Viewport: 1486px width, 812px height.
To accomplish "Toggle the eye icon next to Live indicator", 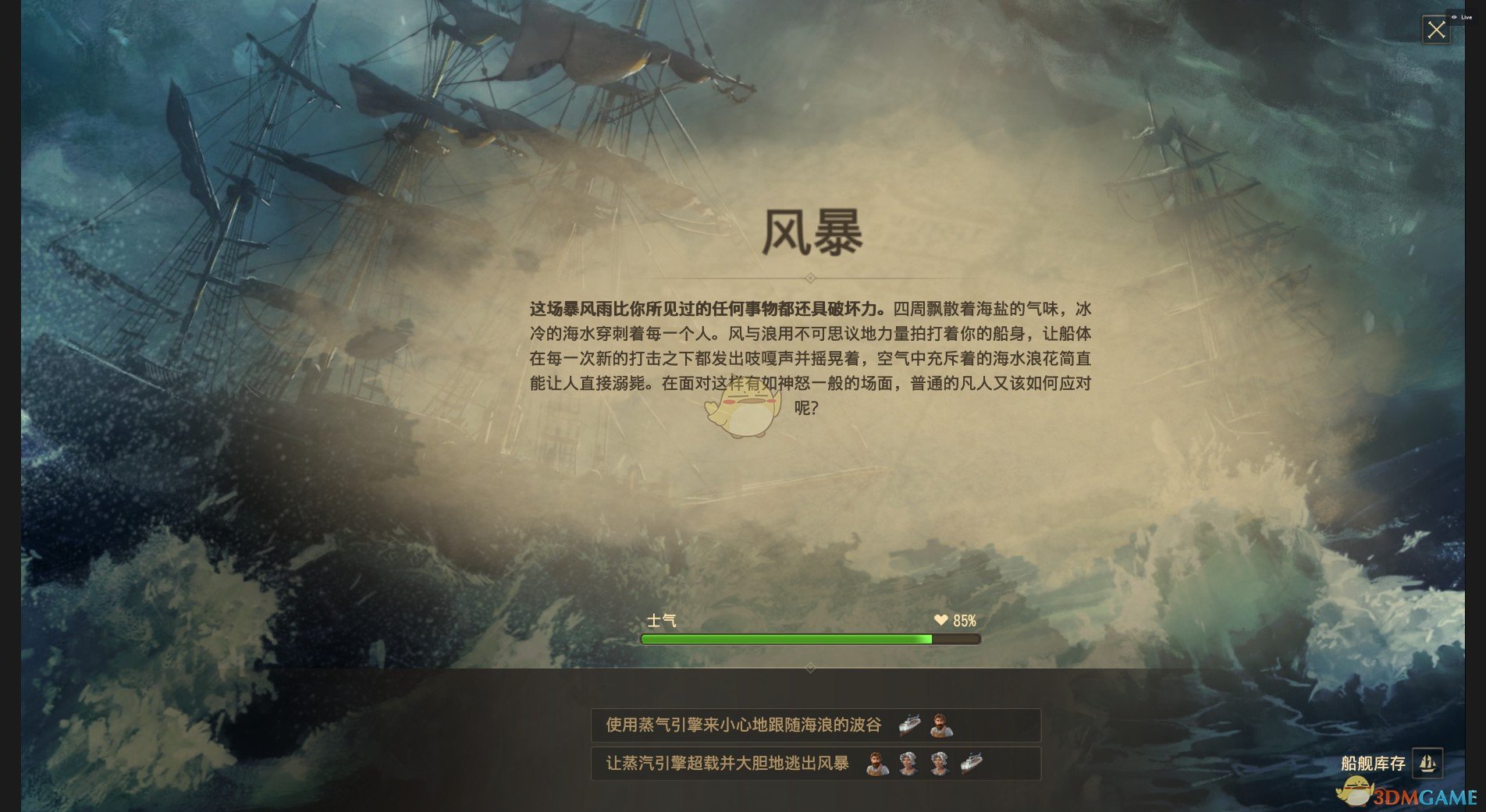I will (1454, 17).
